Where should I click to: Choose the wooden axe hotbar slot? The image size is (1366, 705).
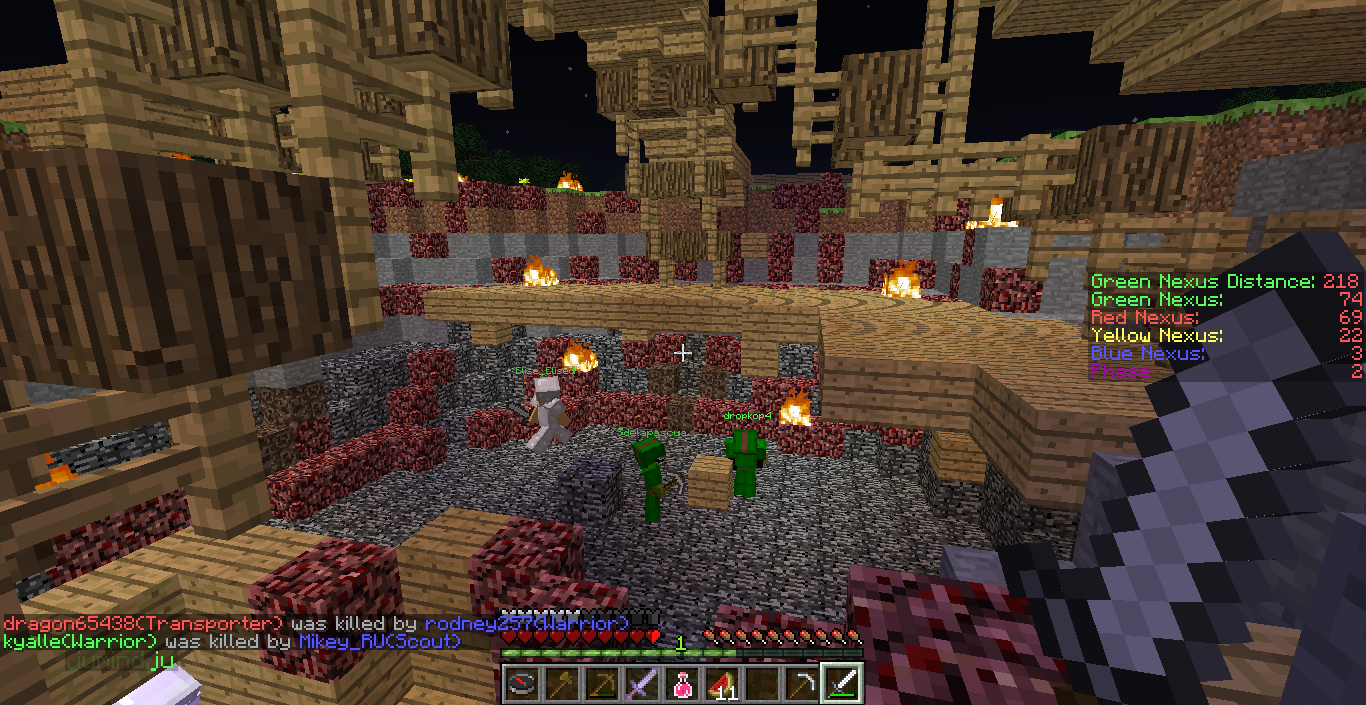coord(562,683)
